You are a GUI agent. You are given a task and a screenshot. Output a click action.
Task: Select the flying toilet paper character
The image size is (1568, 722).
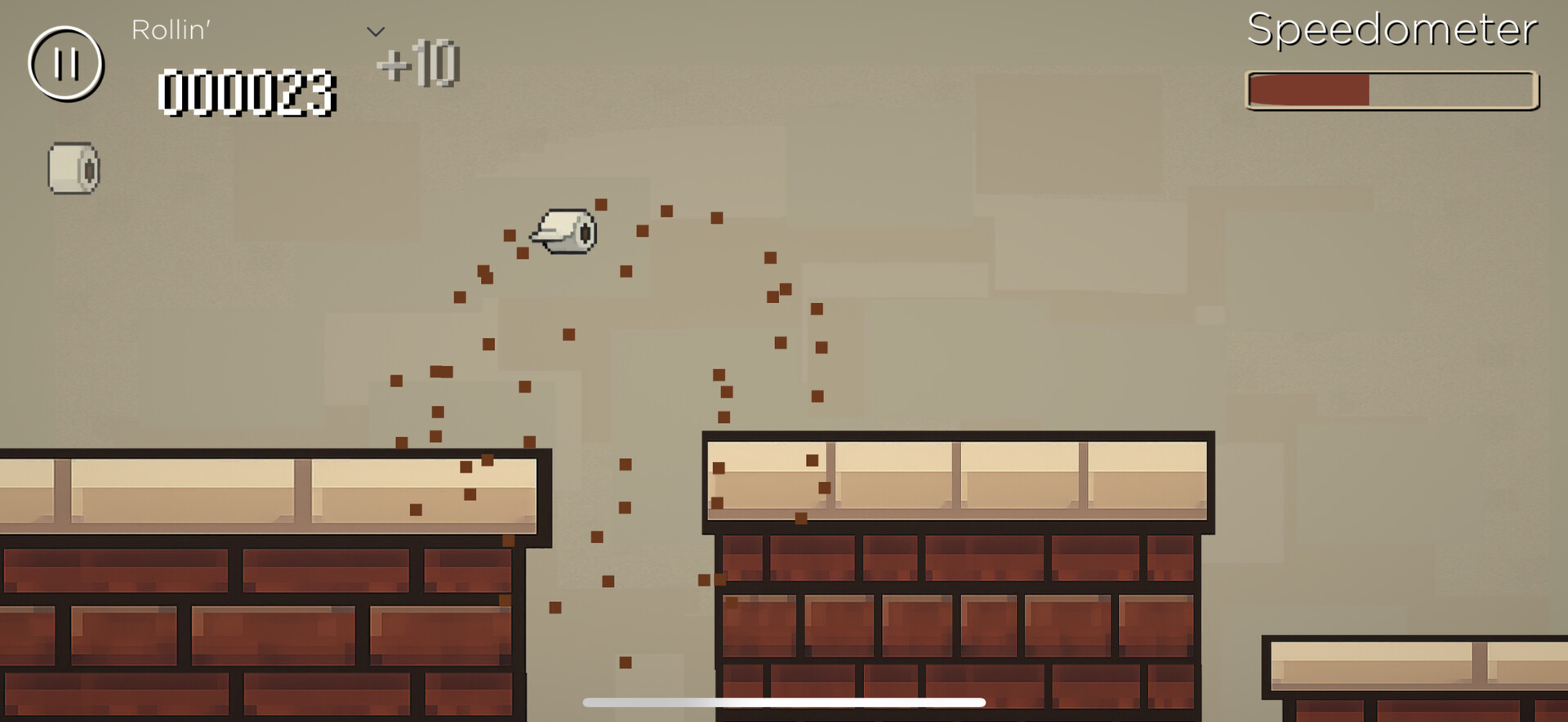(565, 231)
